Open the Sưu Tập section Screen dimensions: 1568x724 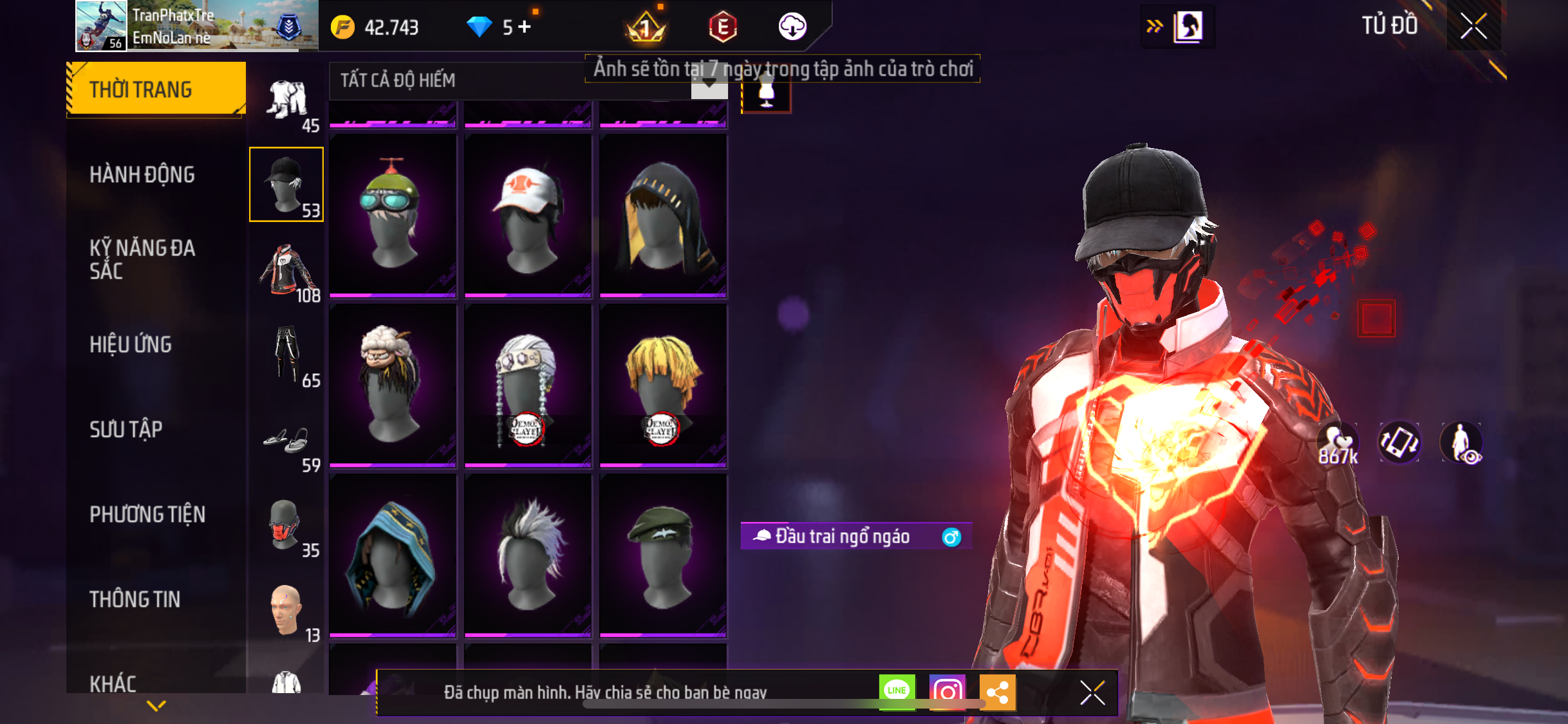click(x=126, y=429)
